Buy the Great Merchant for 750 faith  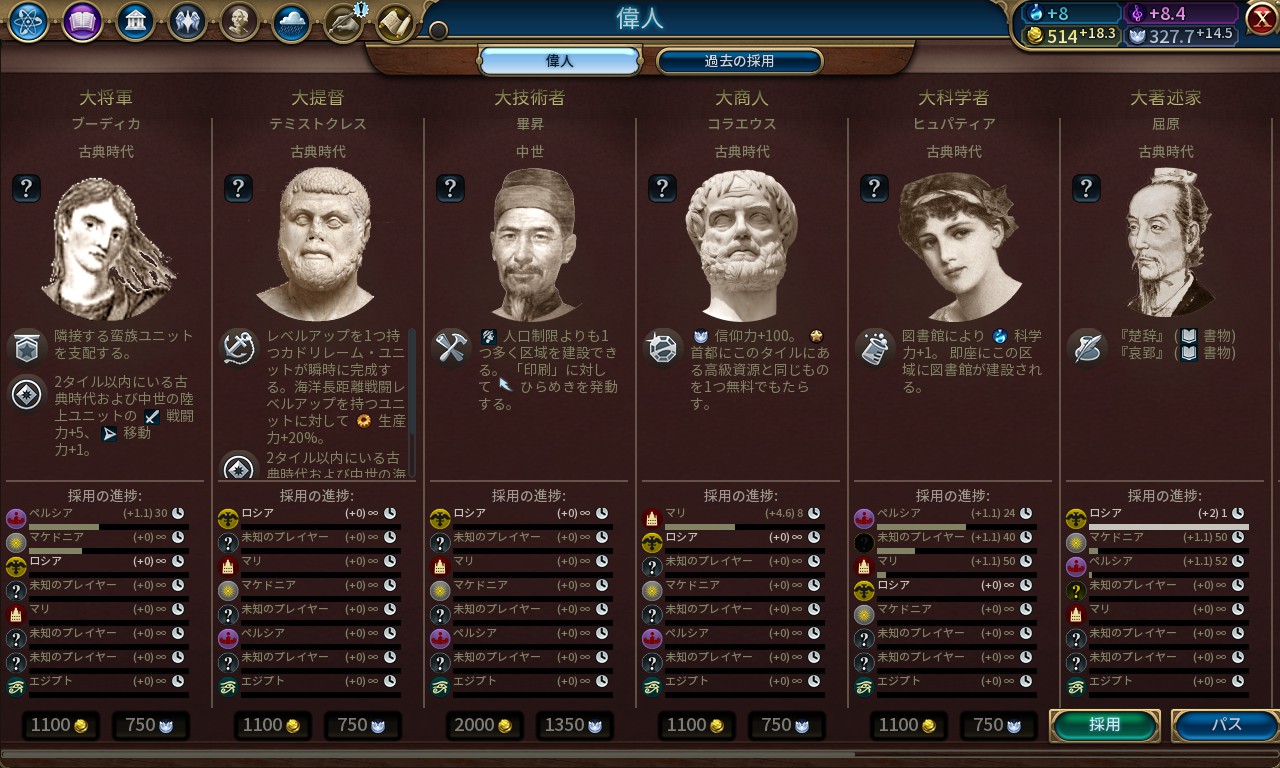(786, 725)
